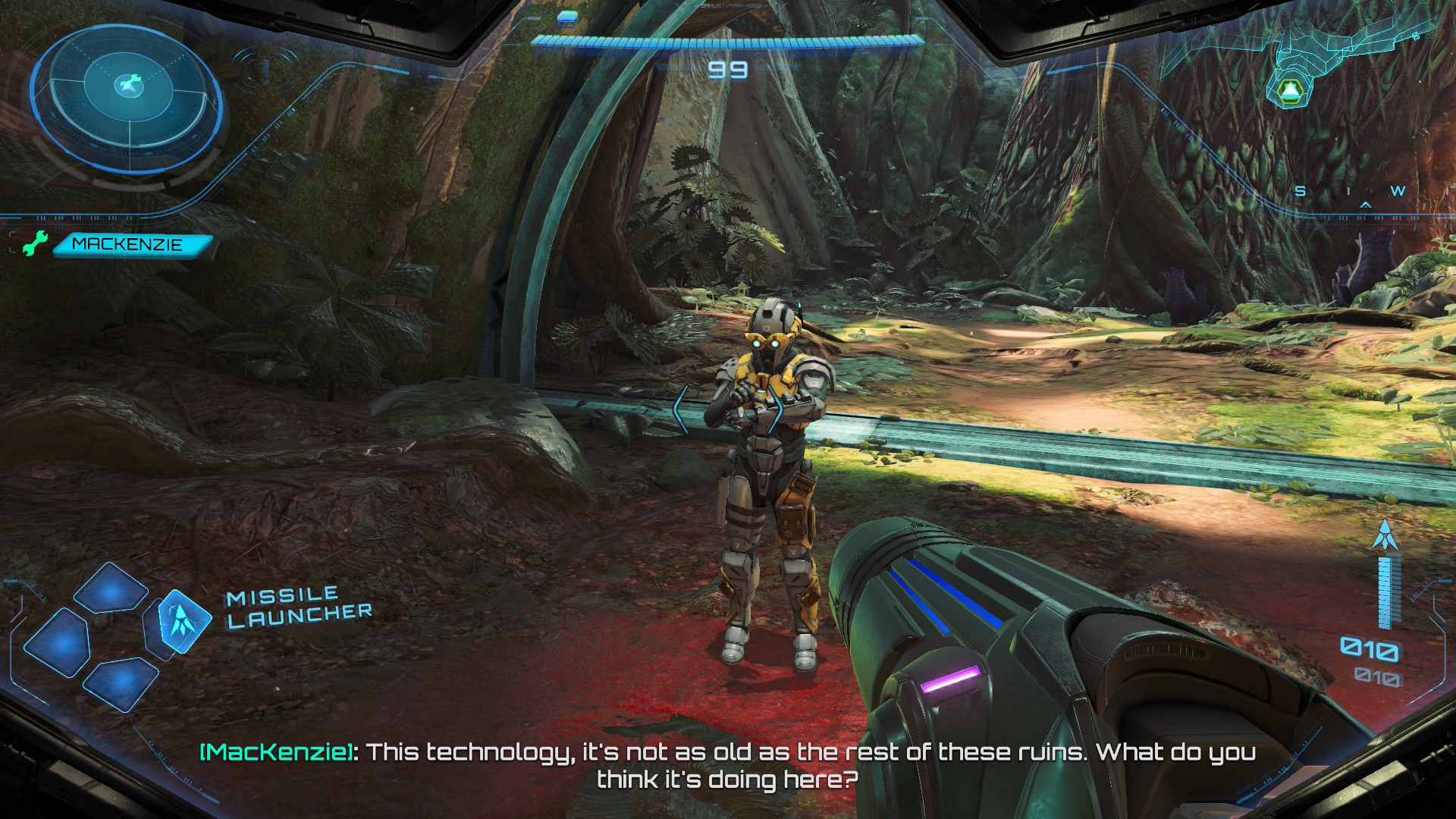1456x819 pixels.
Task: Click the missile icon above the ammo gauge
Action: coord(1385,536)
